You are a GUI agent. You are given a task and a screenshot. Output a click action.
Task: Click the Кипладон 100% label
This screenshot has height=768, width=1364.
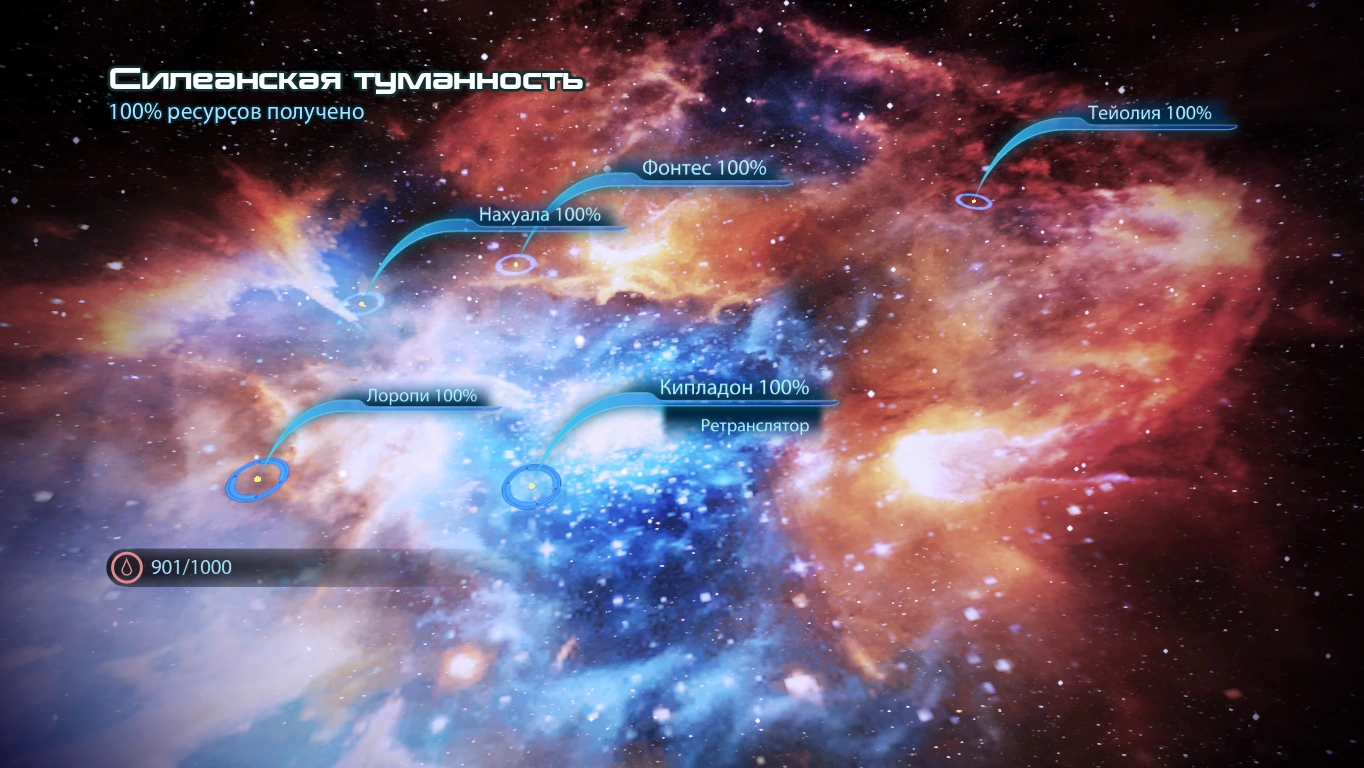tap(734, 388)
